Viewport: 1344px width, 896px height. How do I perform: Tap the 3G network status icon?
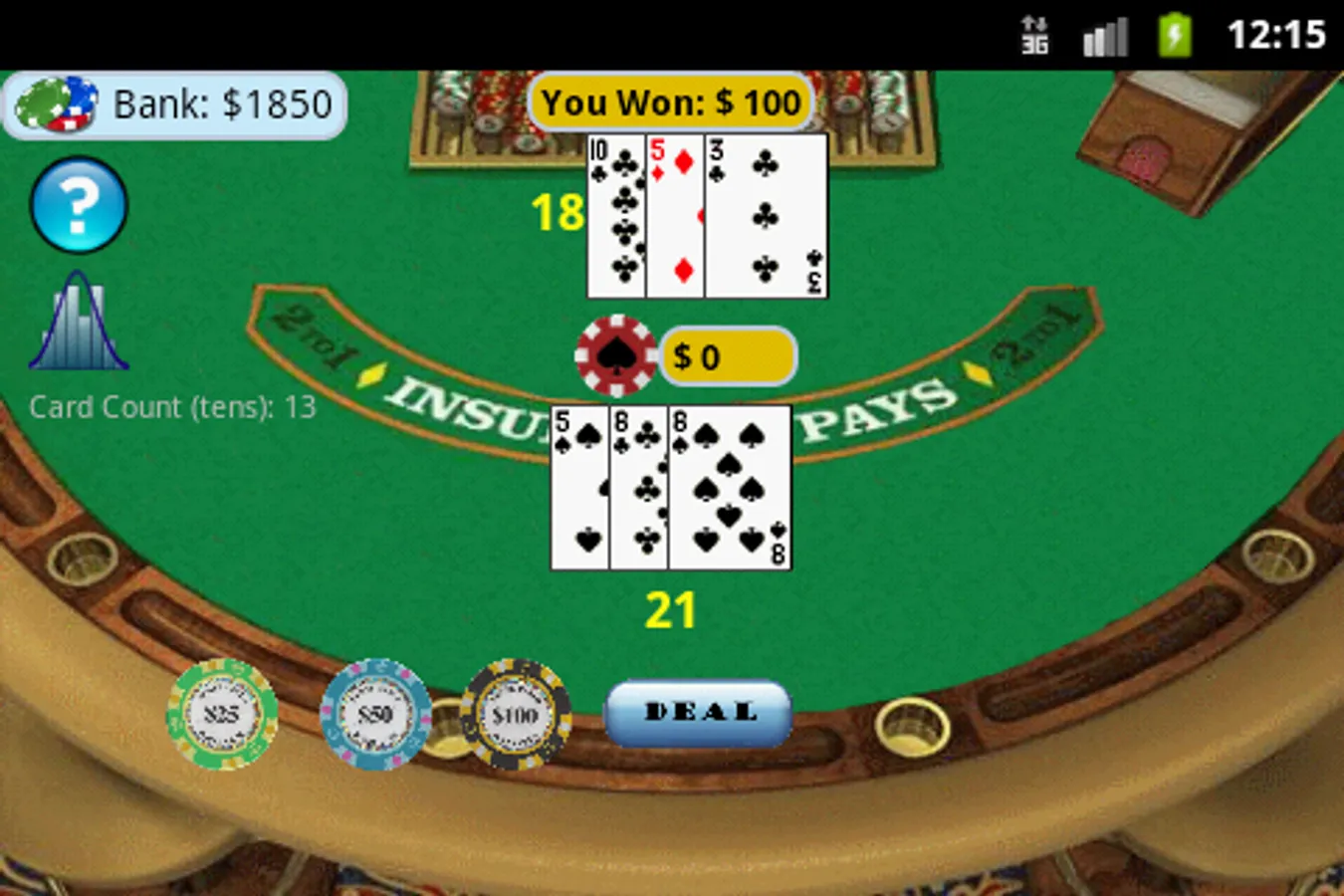(1033, 33)
